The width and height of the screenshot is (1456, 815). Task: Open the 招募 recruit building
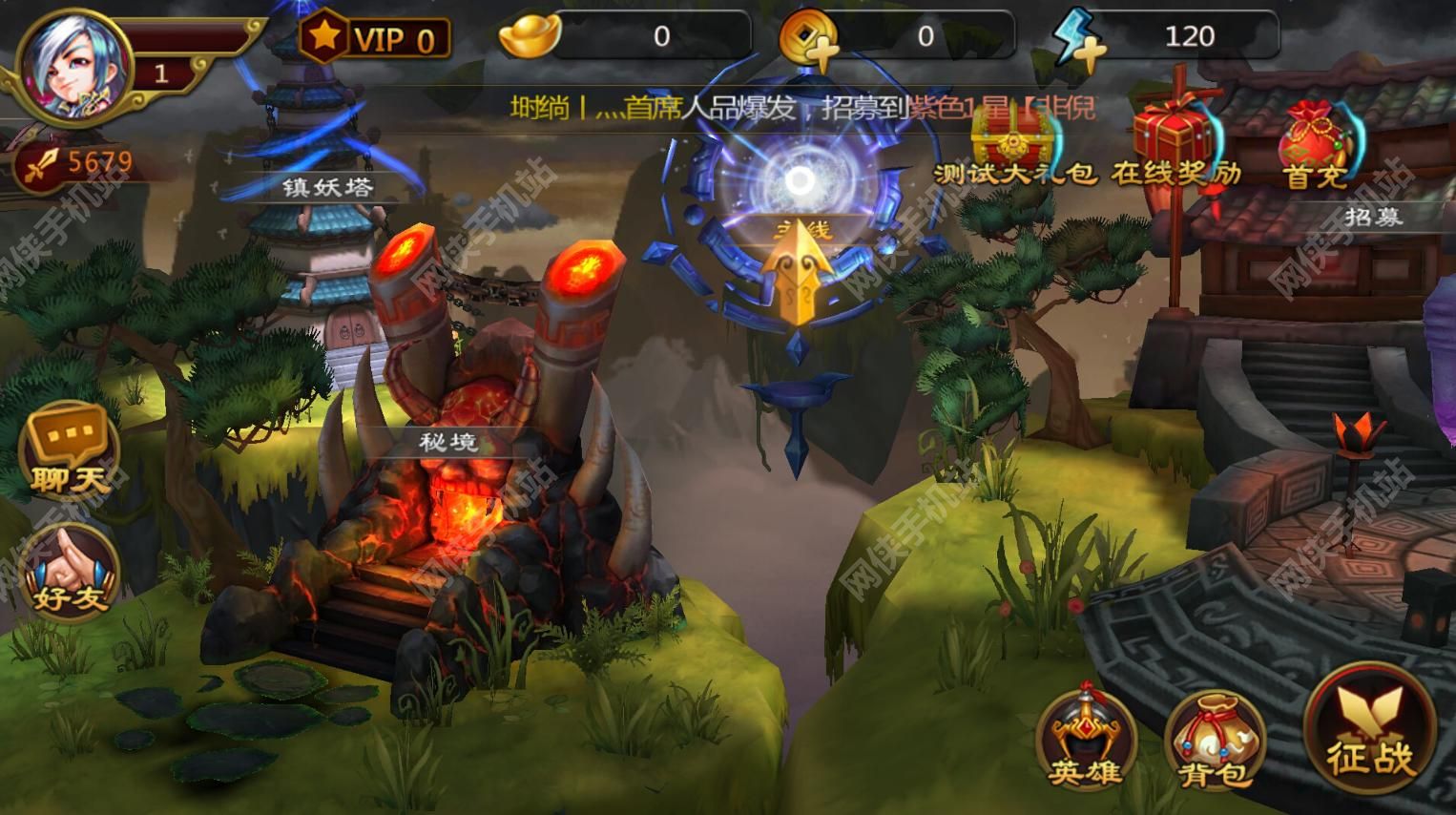coord(1372,218)
